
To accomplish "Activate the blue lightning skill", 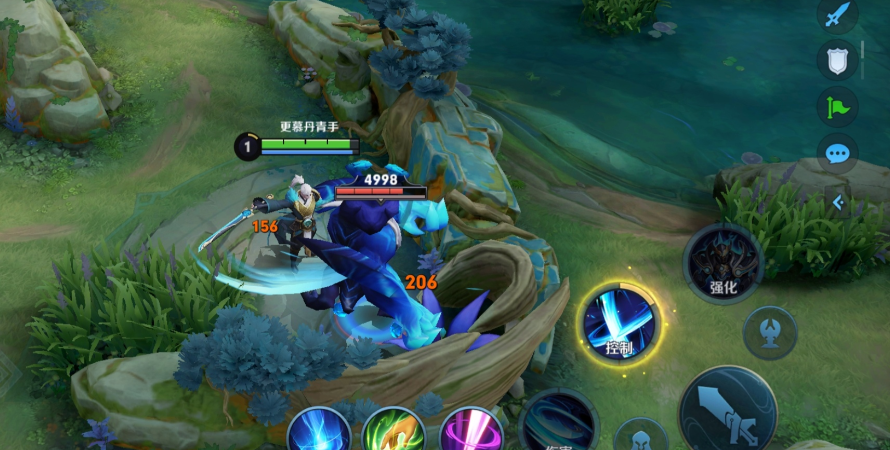I will [320, 432].
